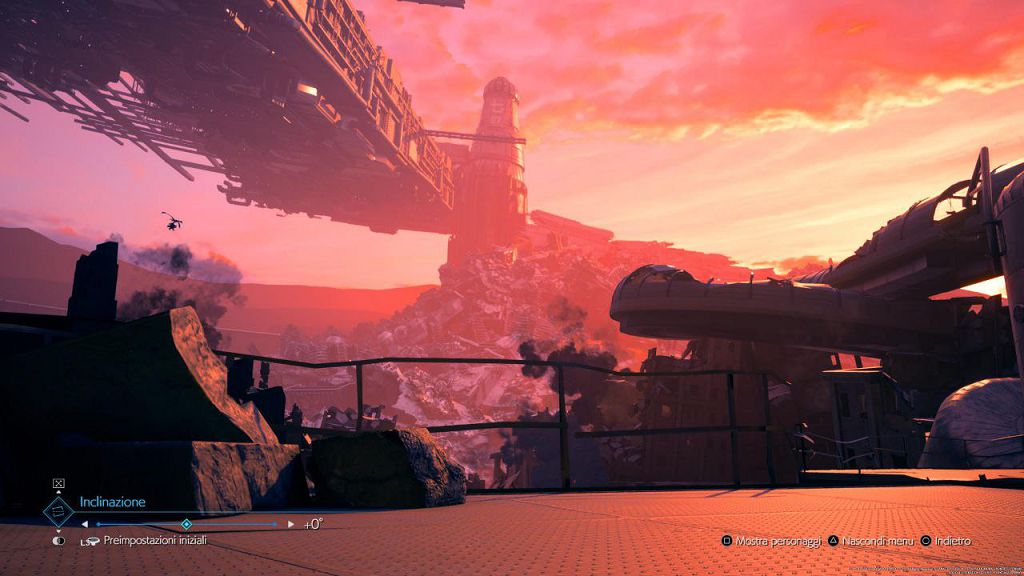This screenshot has height=576, width=1024.
Task: Increase tilt with the slider's right arrow
Action: point(291,524)
